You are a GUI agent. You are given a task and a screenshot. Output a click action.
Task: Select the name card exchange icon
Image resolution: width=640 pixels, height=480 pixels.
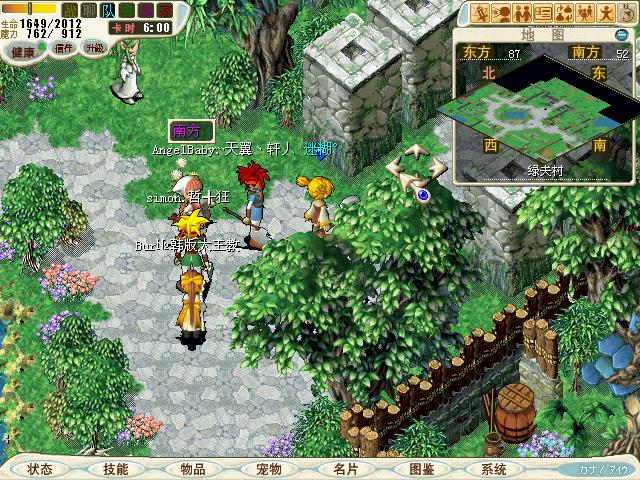pyautogui.click(x=546, y=13)
